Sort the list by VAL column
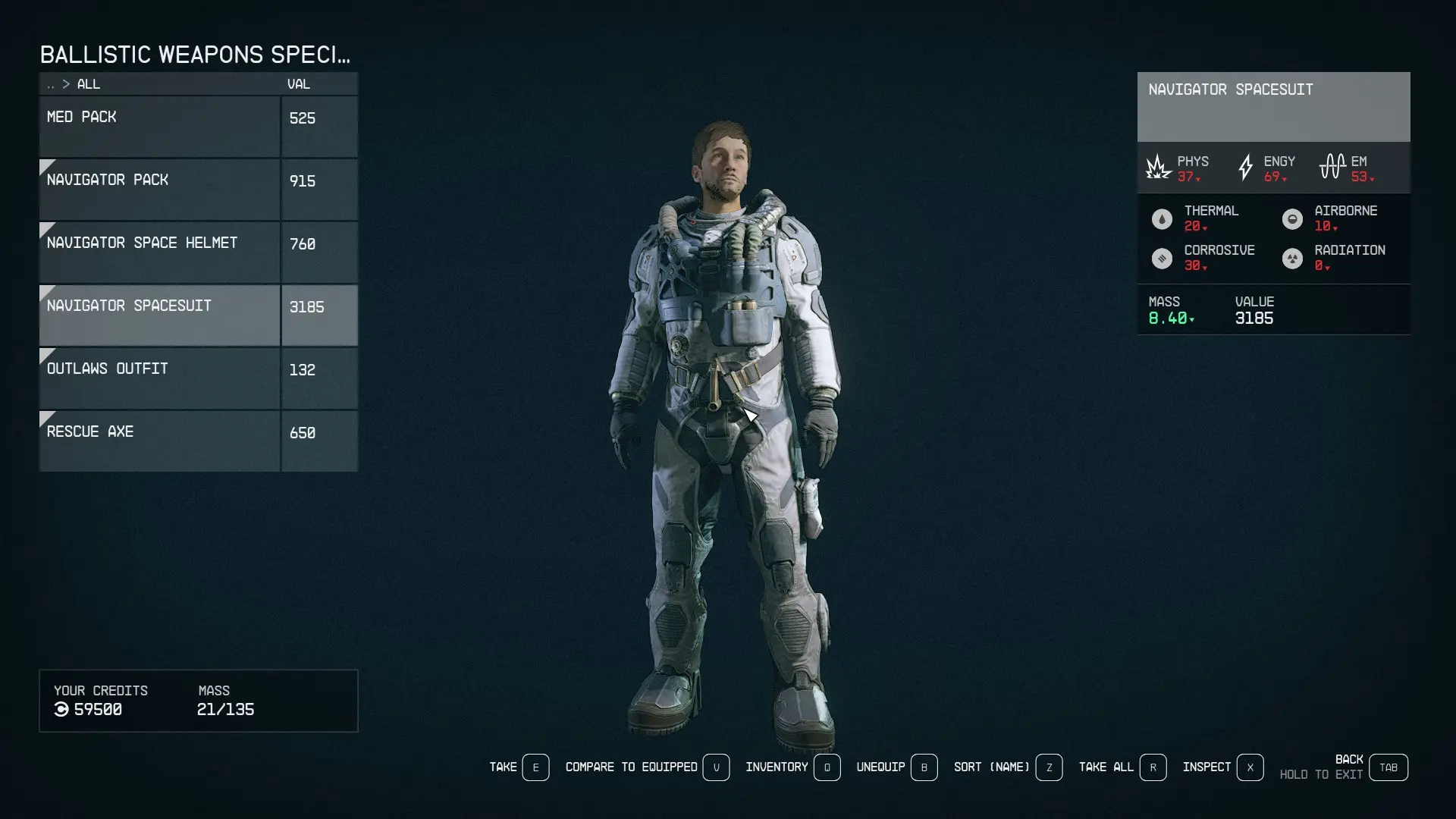The width and height of the screenshot is (1456, 819). (x=299, y=84)
